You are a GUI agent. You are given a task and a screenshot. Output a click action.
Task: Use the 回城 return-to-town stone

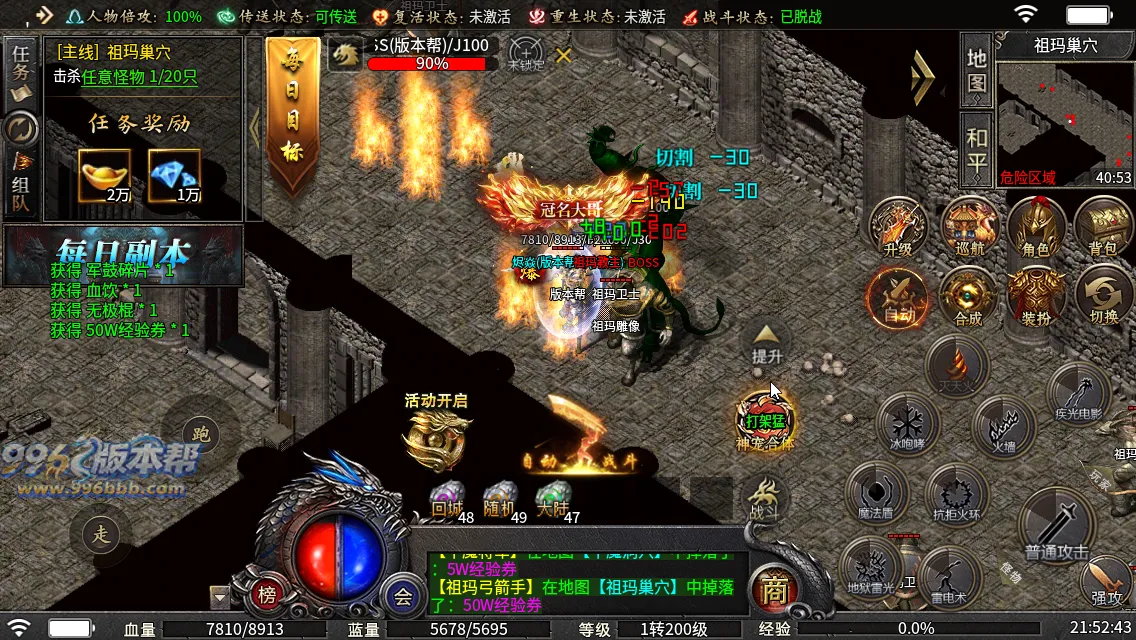(447, 498)
